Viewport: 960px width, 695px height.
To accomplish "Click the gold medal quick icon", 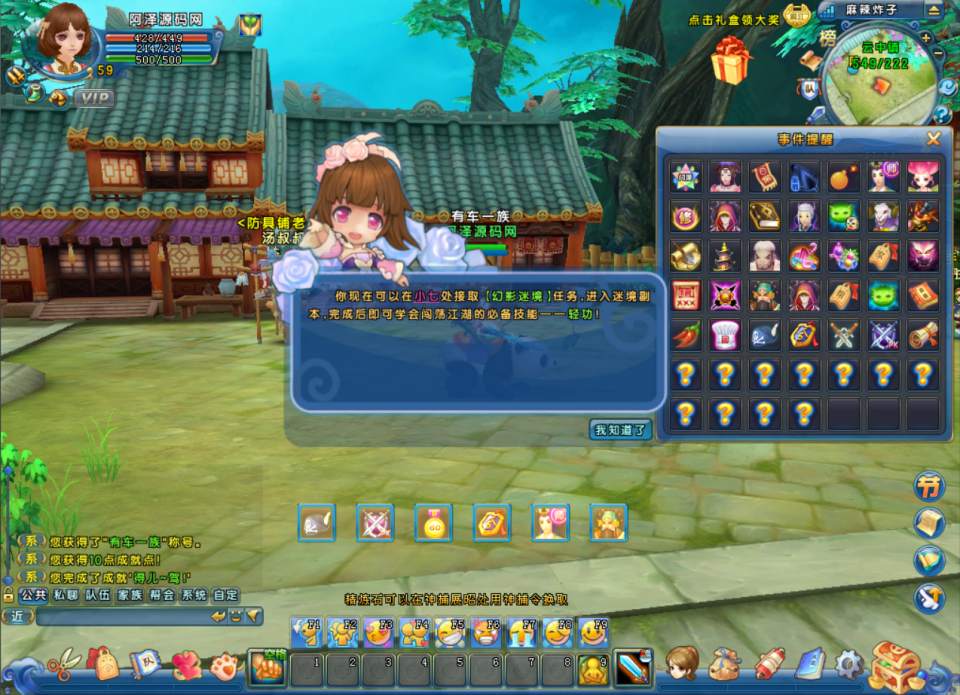I will 433,523.
